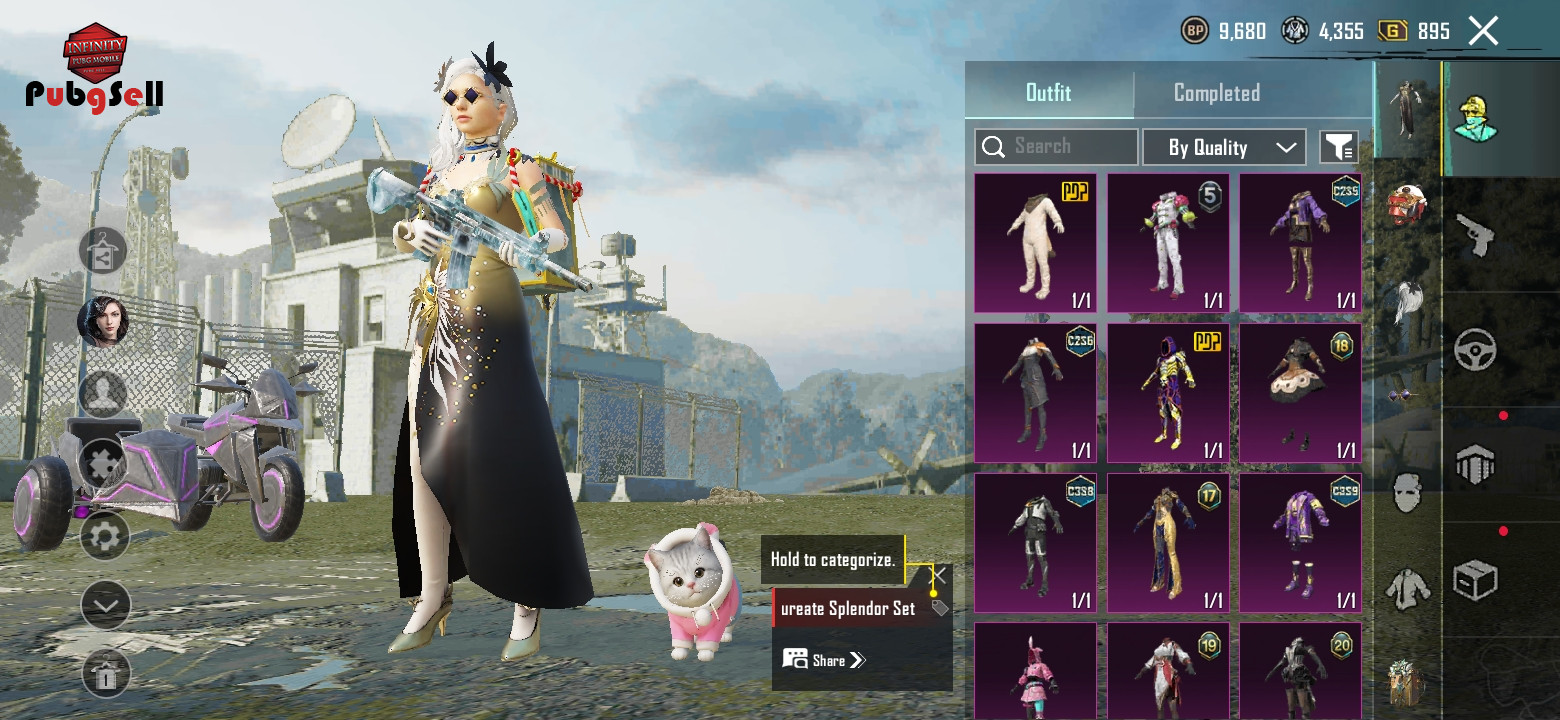
Task: Open the gear settings icon
Action: pos(104,537)
